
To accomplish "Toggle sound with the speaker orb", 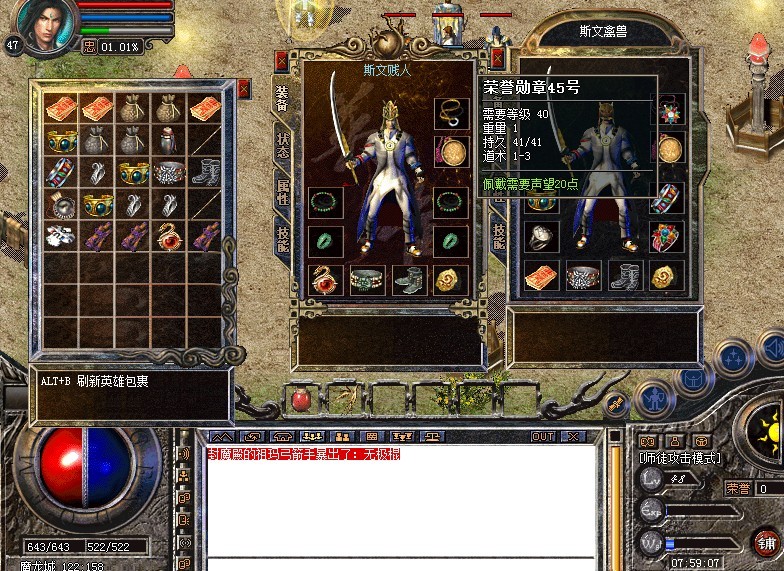I will pos(771,349).
